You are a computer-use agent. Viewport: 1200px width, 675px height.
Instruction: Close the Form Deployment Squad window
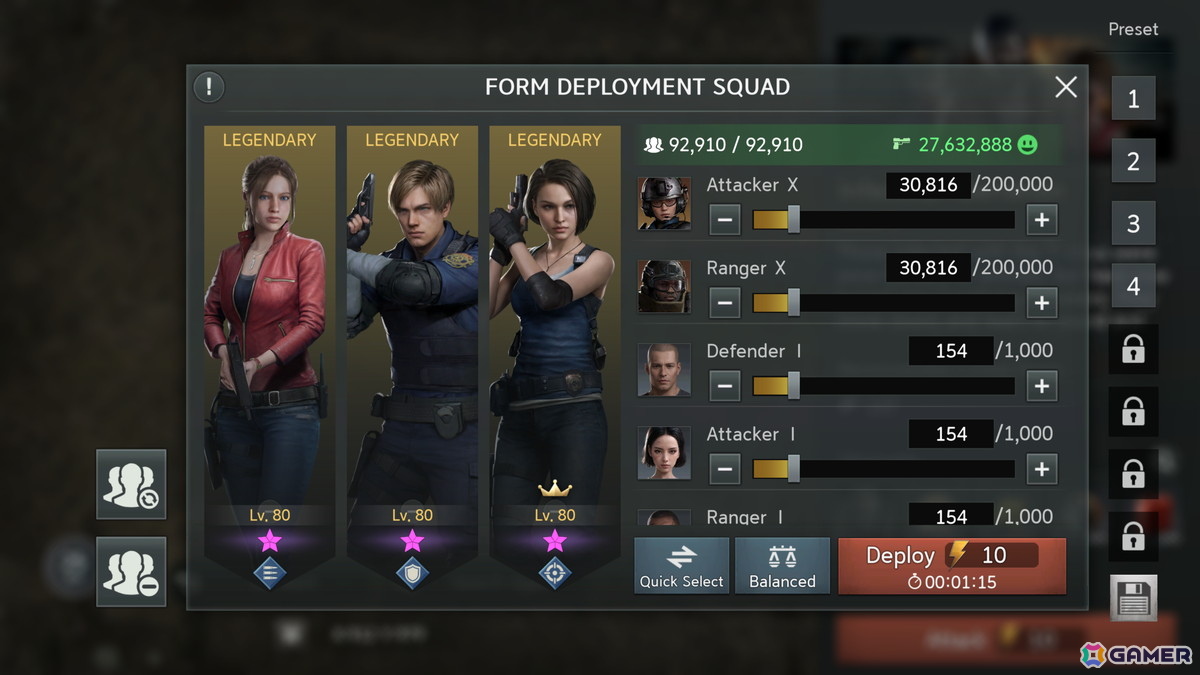(1066, 87)
